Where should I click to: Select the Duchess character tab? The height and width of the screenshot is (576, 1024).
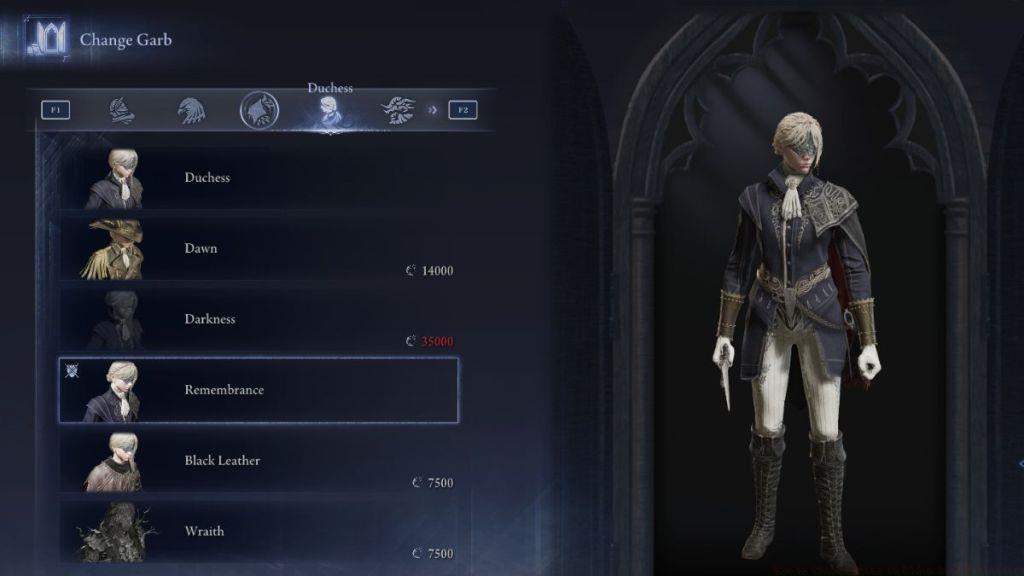pyautogui.click(x=329, y=112)
